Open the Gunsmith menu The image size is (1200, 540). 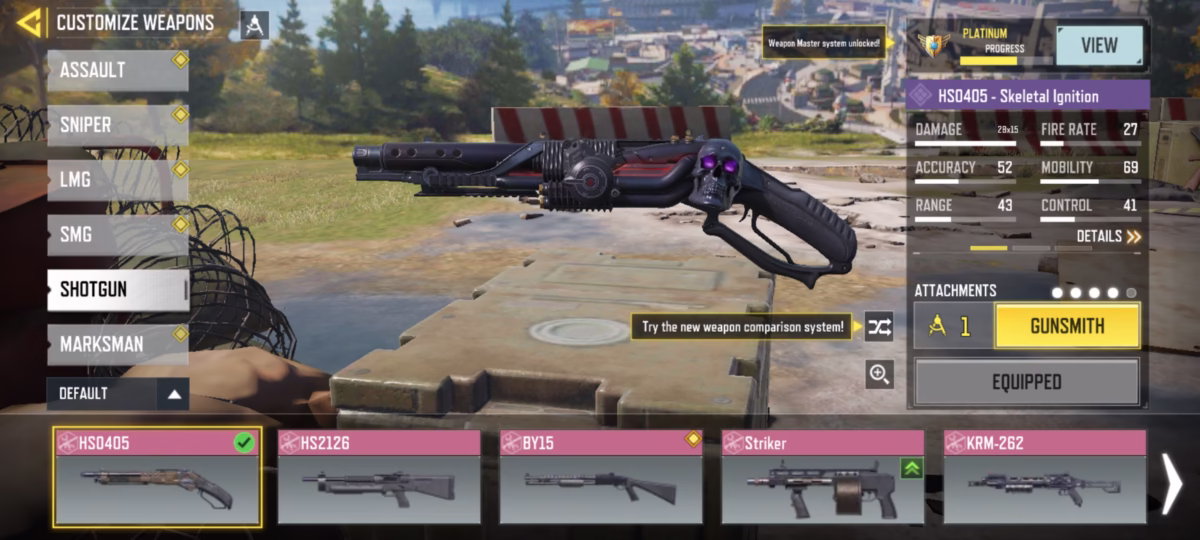pyautogui.click(x=1067, y=326)
